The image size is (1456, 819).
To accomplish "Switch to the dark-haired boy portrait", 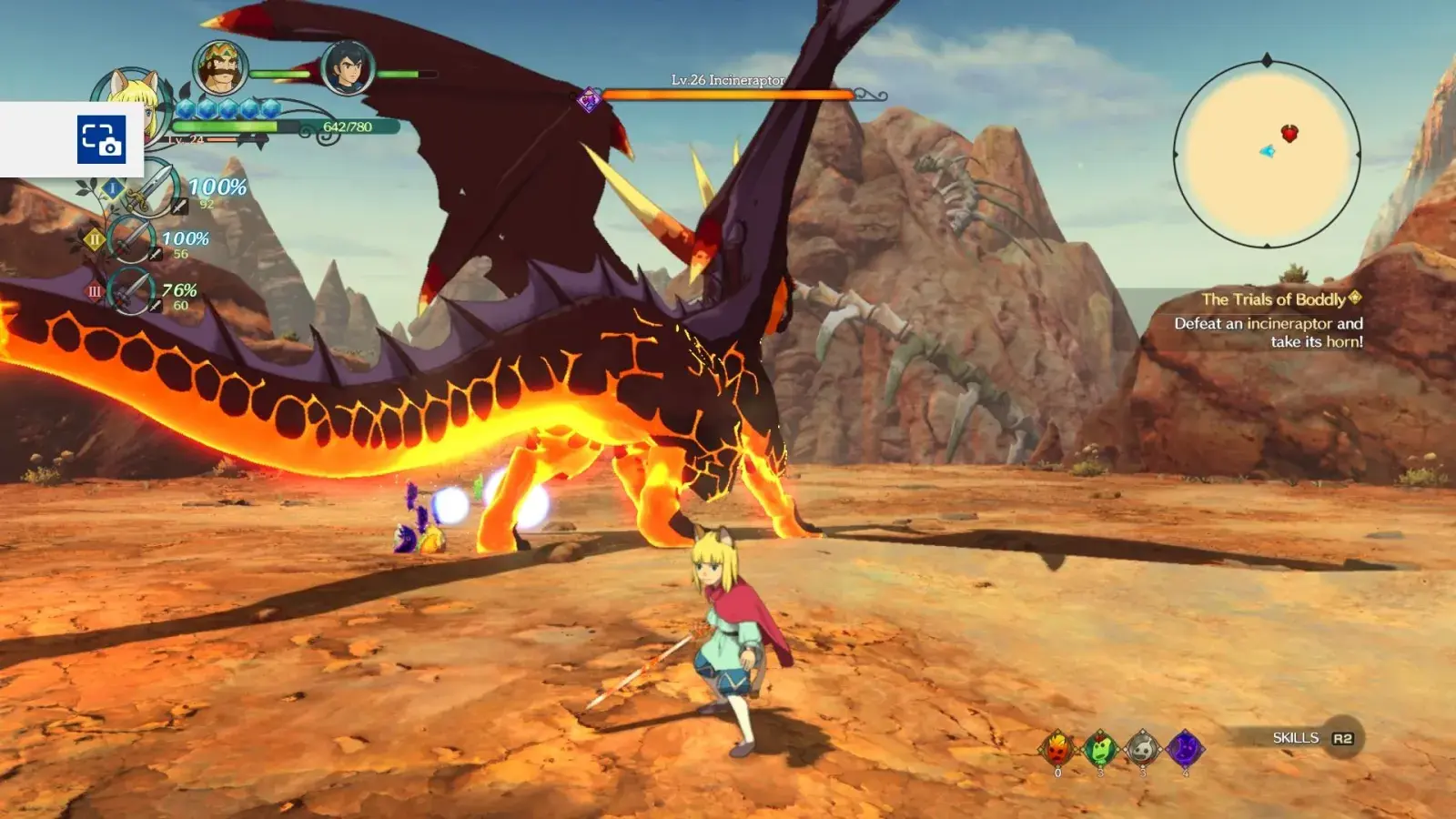I will coord(348,67).
